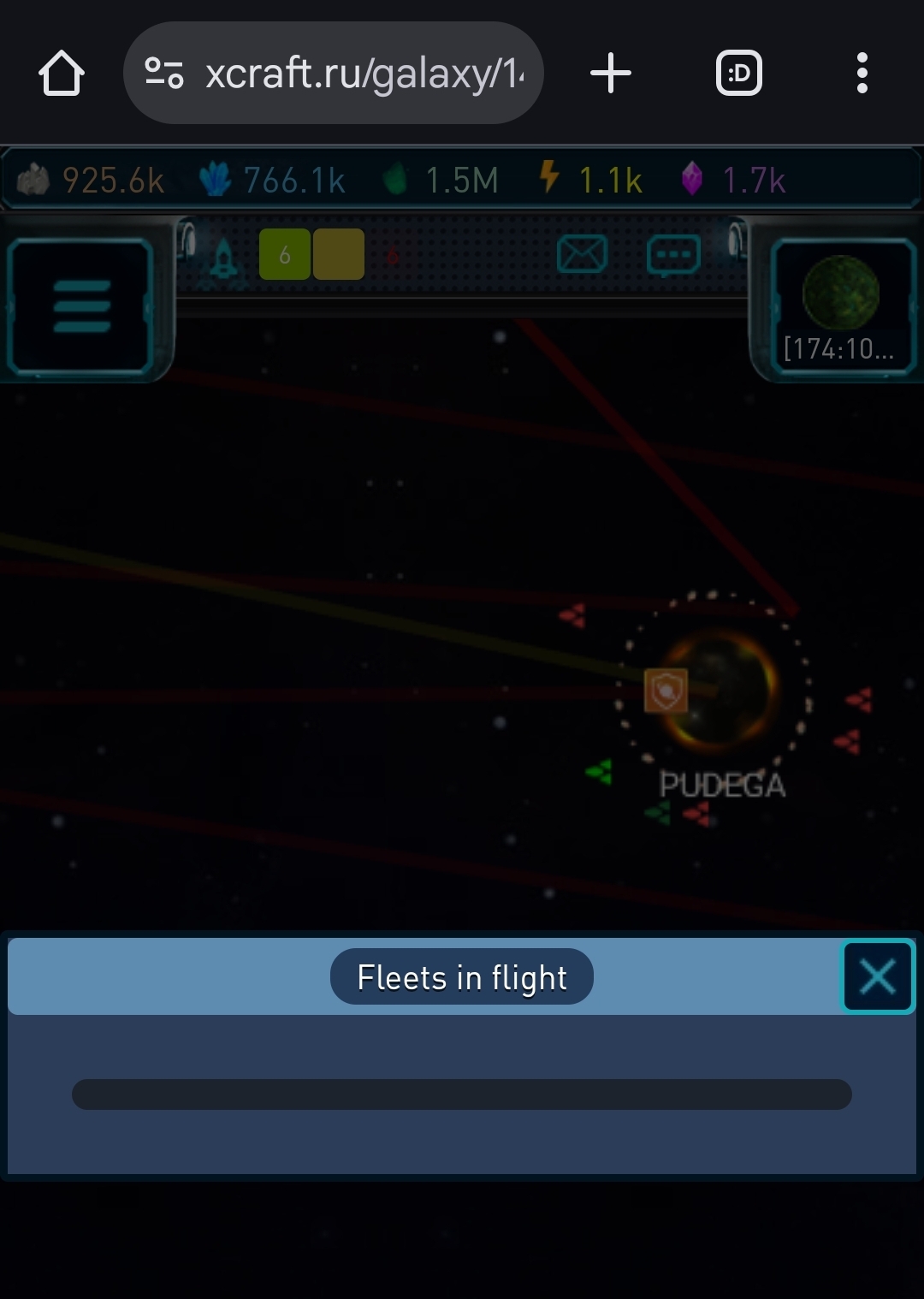This screenshot has width=924, height=1299.
Task: Open the browser three-dot menu
Action: pos(862,74)
